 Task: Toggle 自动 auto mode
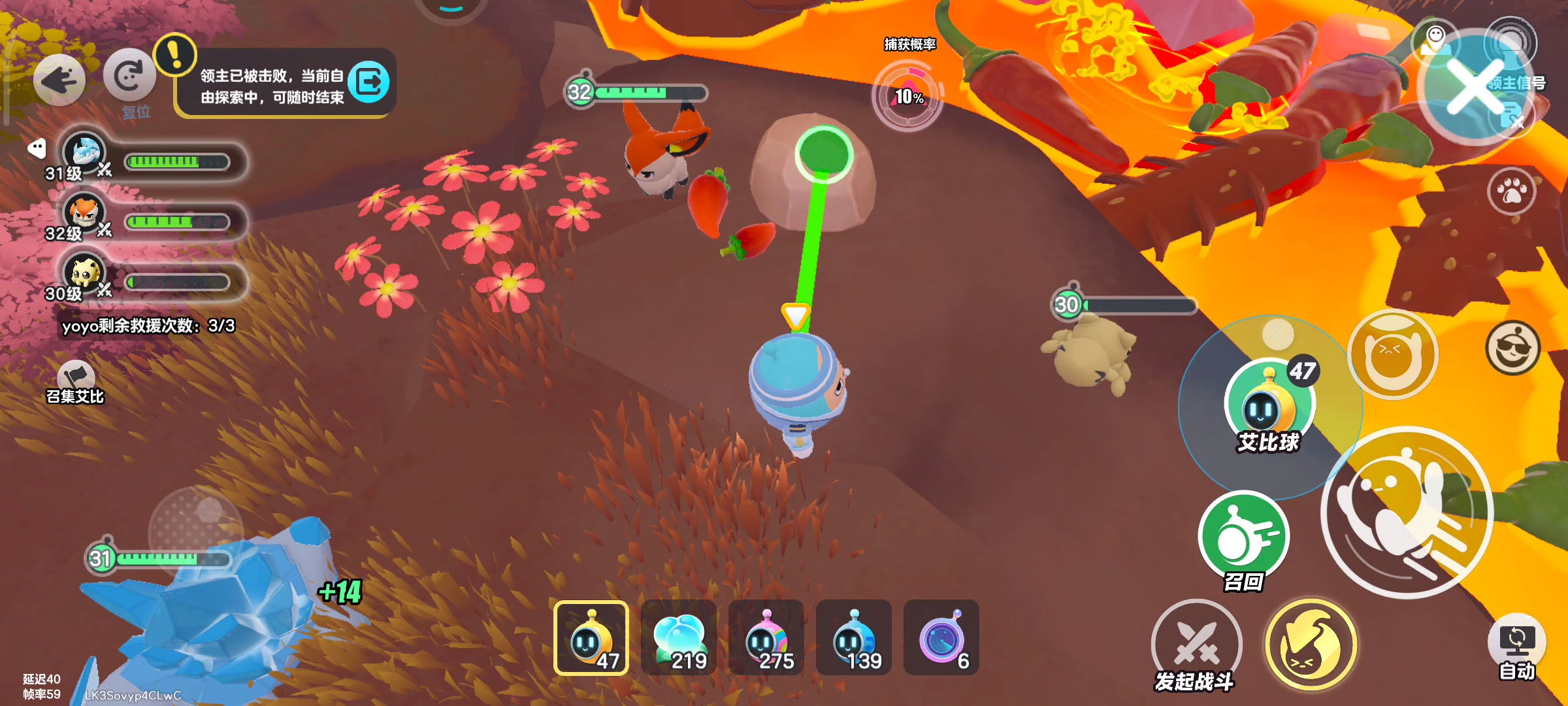(x=1516, y=643)
